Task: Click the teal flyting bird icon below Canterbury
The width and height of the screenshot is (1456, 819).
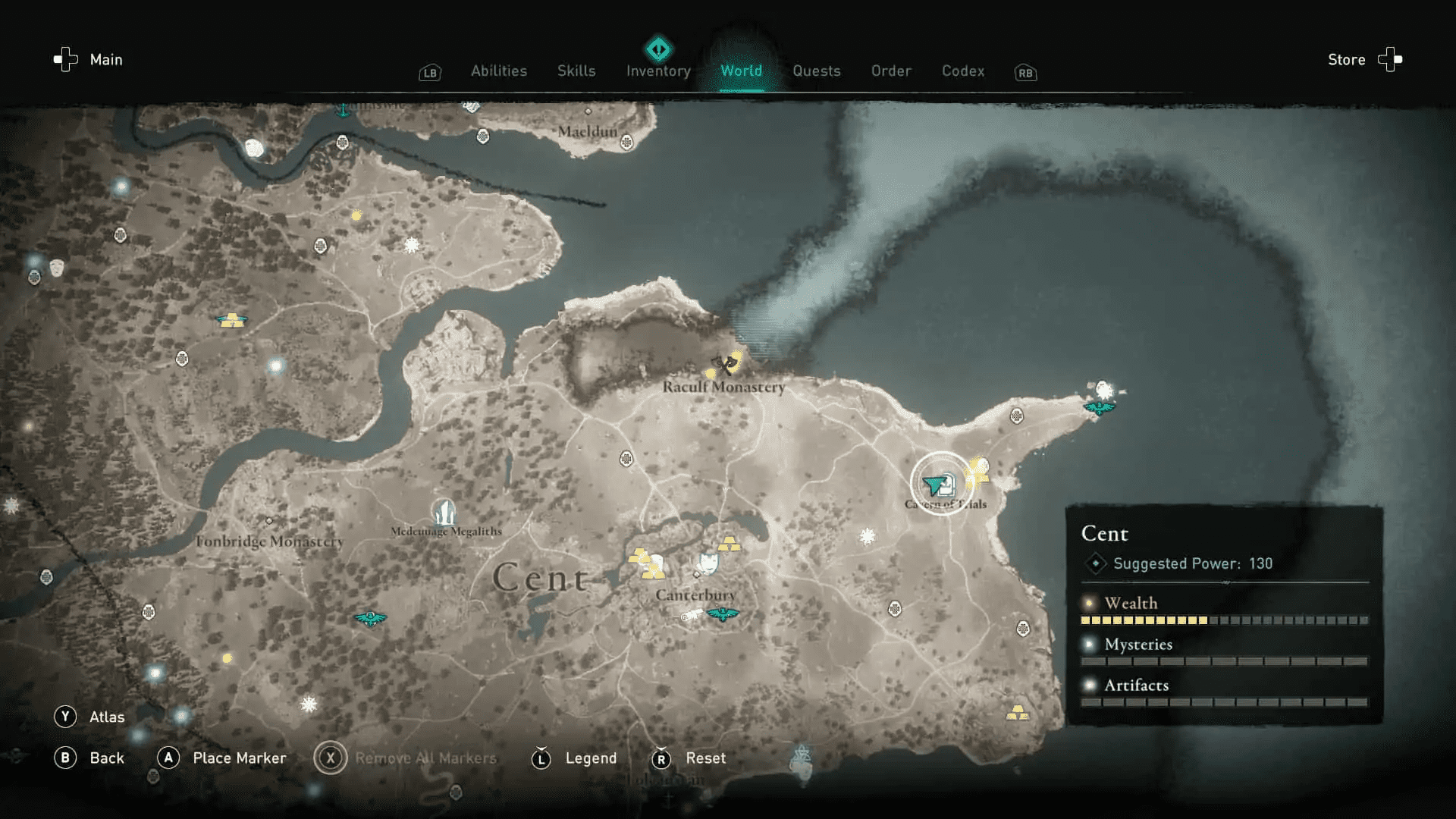Action: click(x=721, y=614)
